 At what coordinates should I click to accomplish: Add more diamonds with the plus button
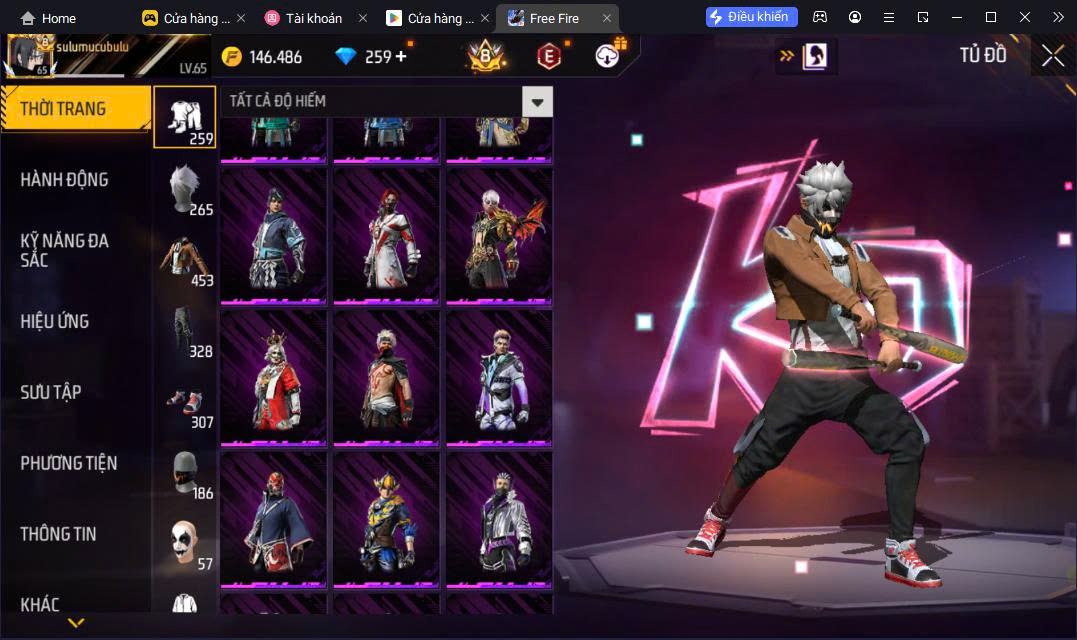click(x=401, y=56)
